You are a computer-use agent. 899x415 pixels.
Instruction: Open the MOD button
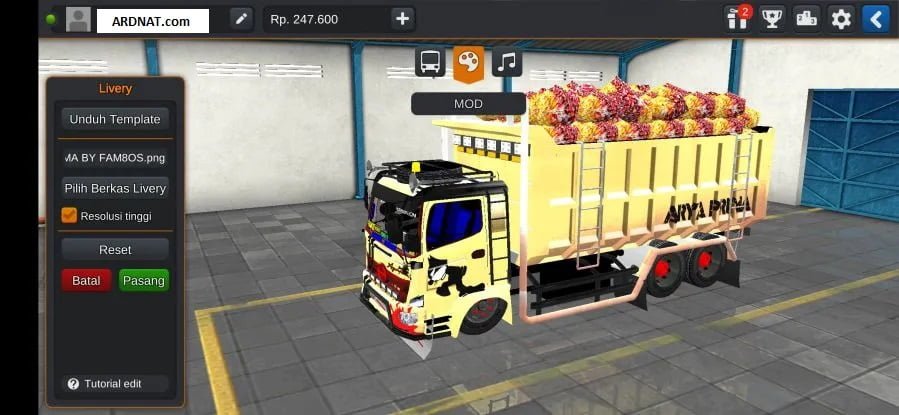[x=468, y=104]
